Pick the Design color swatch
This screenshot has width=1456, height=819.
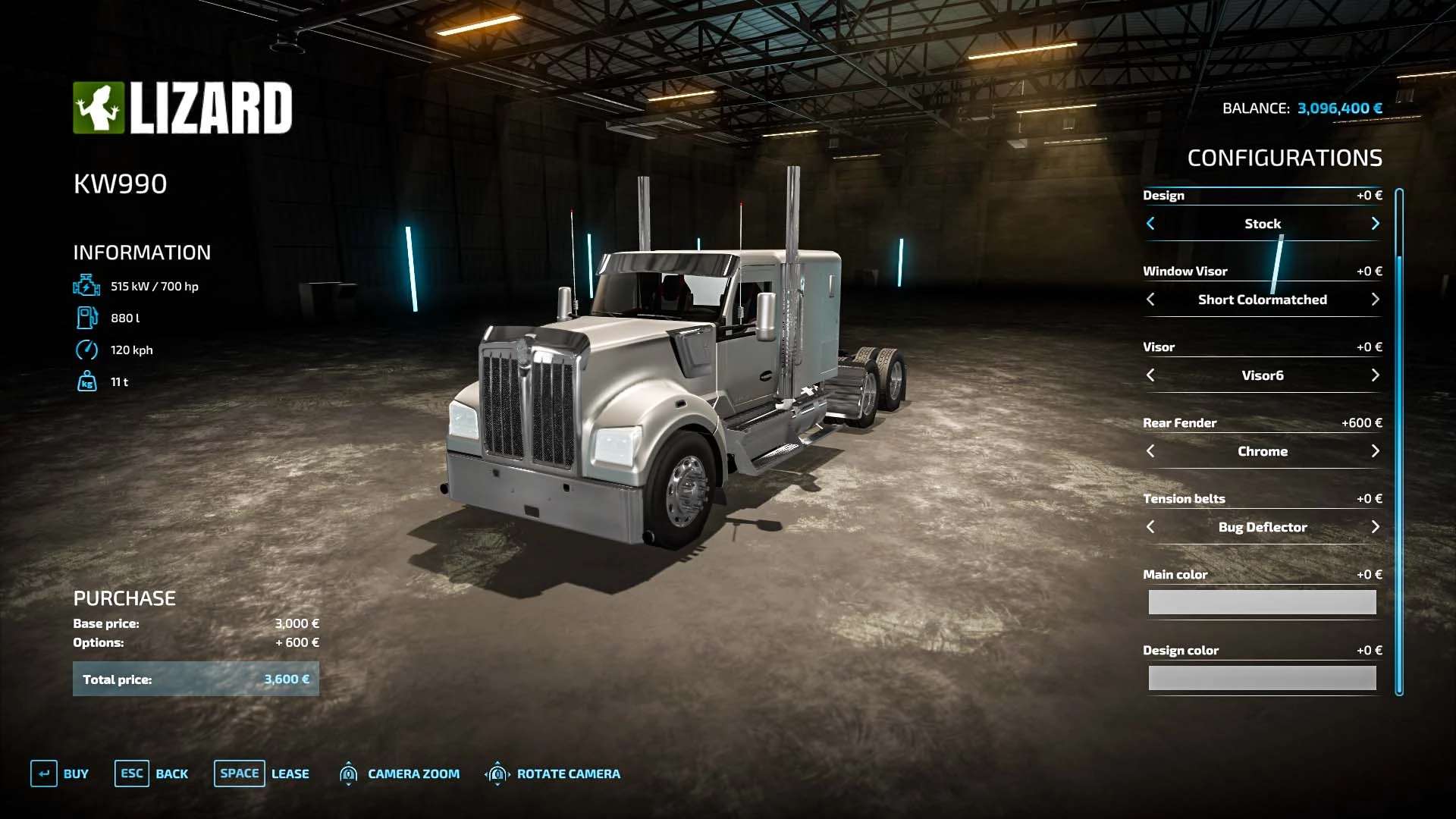click(1262, 678)
